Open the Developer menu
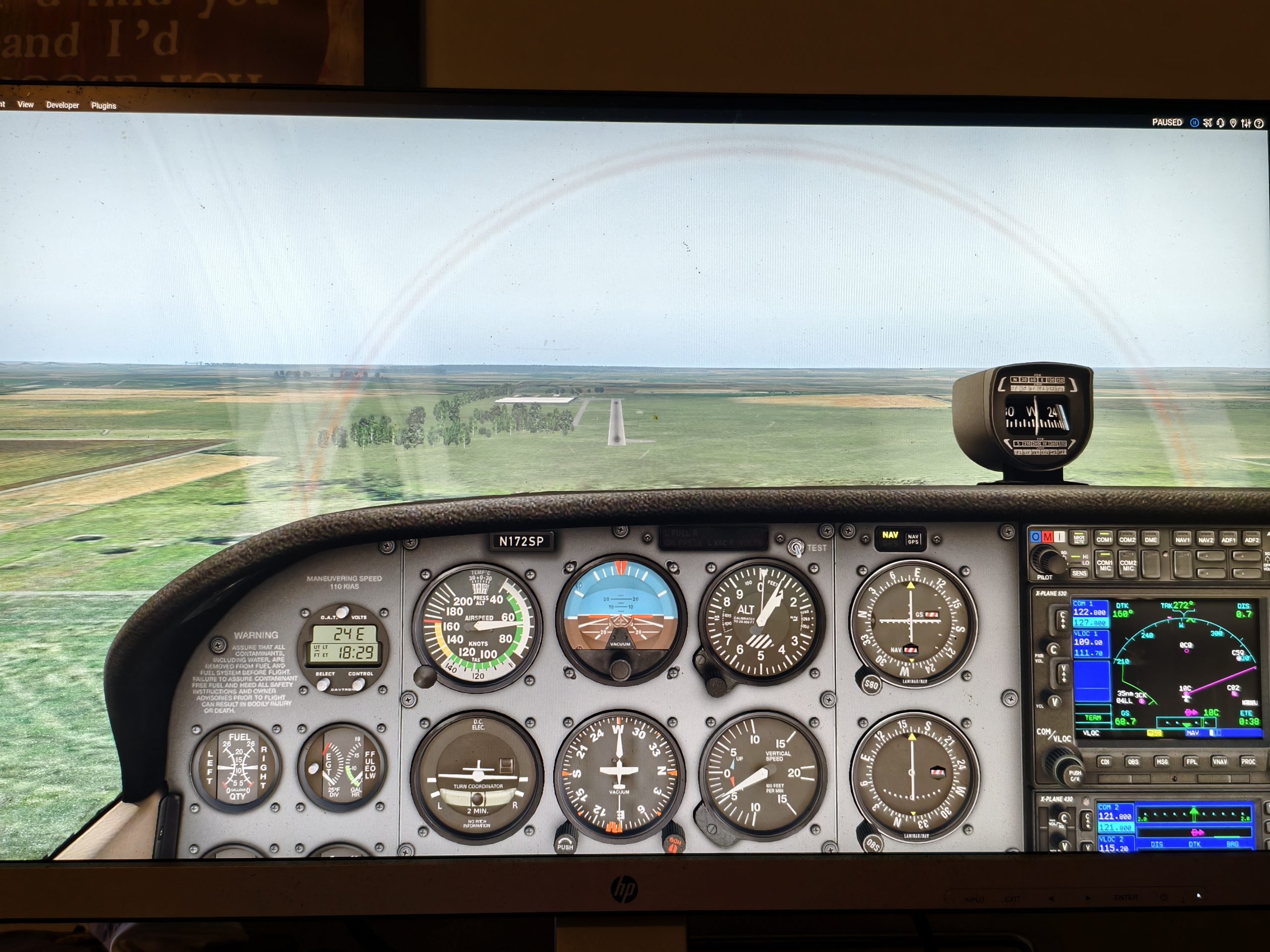This screenshot has height=952, width=1270. (63, 105)
